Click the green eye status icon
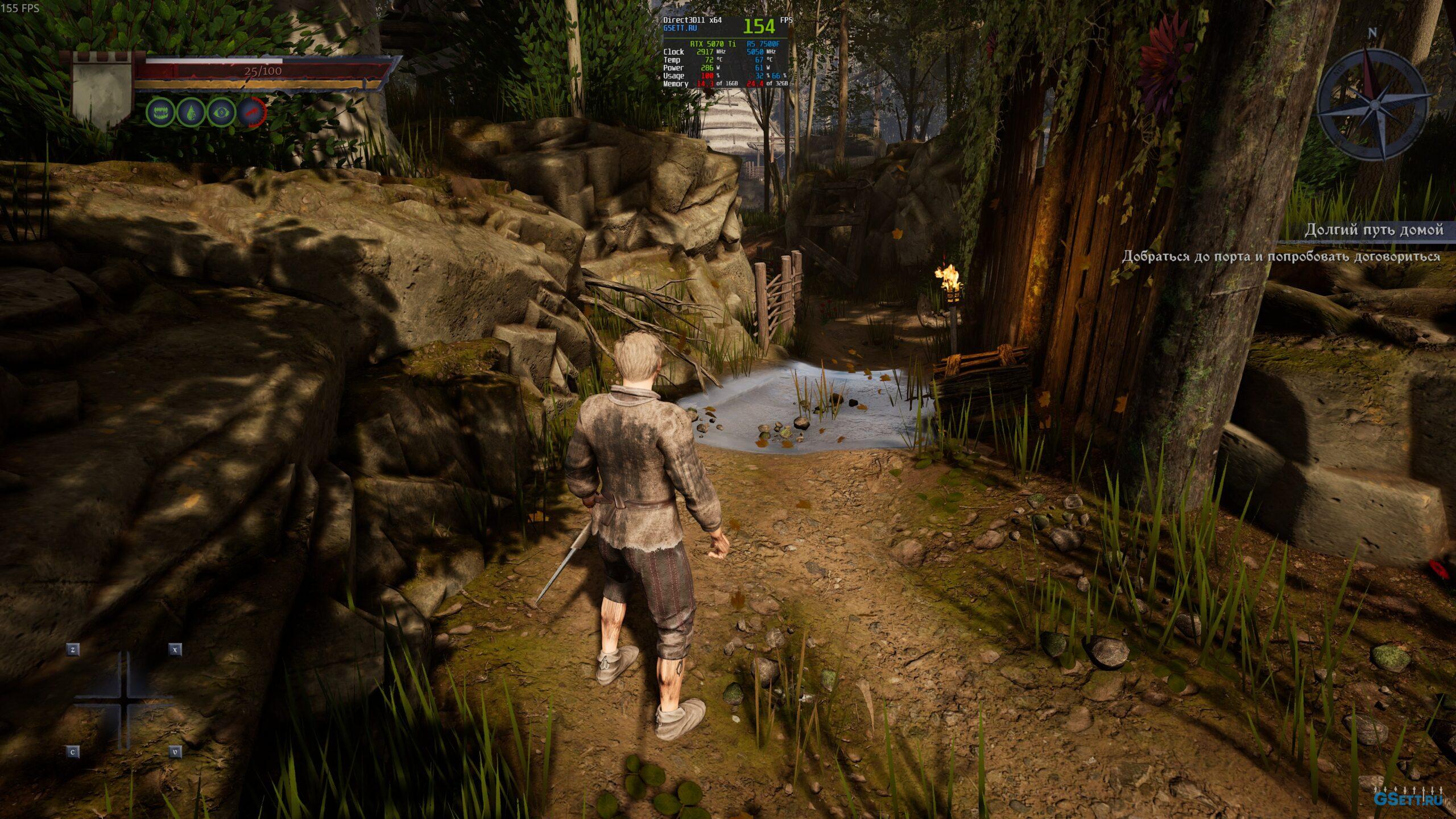1456x819 pixels. pyautogui.click(x=221, y=112)
